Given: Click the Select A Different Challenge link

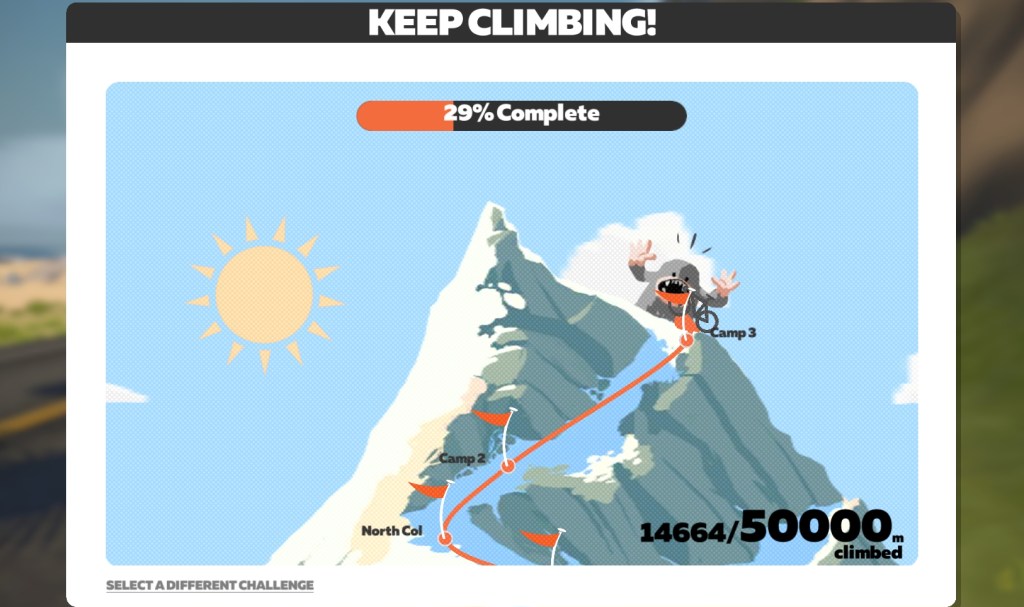Looking at the screenshot, I should [x=210, y=585].
